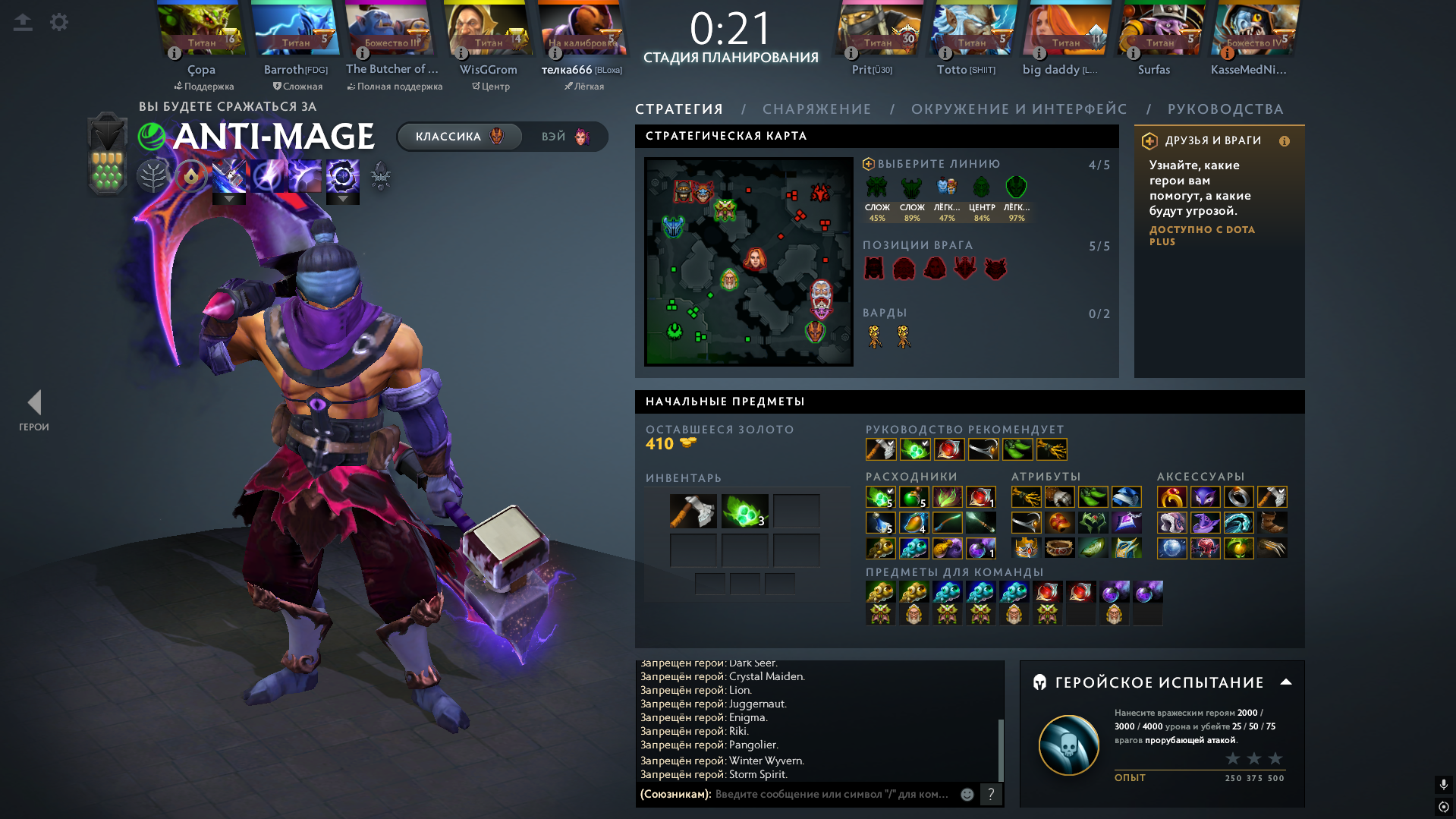Toggle the microphone icon
The width and height of the screenshot is (1456, 819).
tap(1443, 784)
